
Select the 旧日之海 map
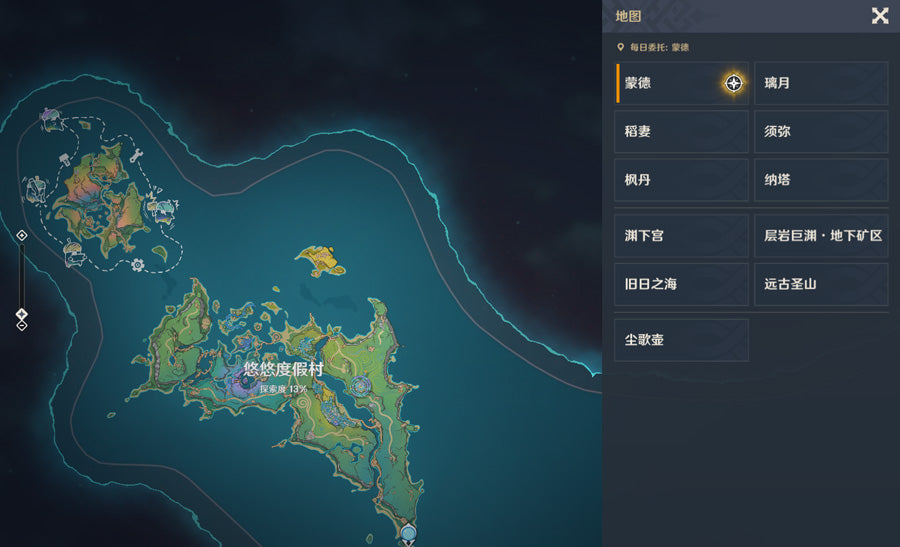(681, 284)
